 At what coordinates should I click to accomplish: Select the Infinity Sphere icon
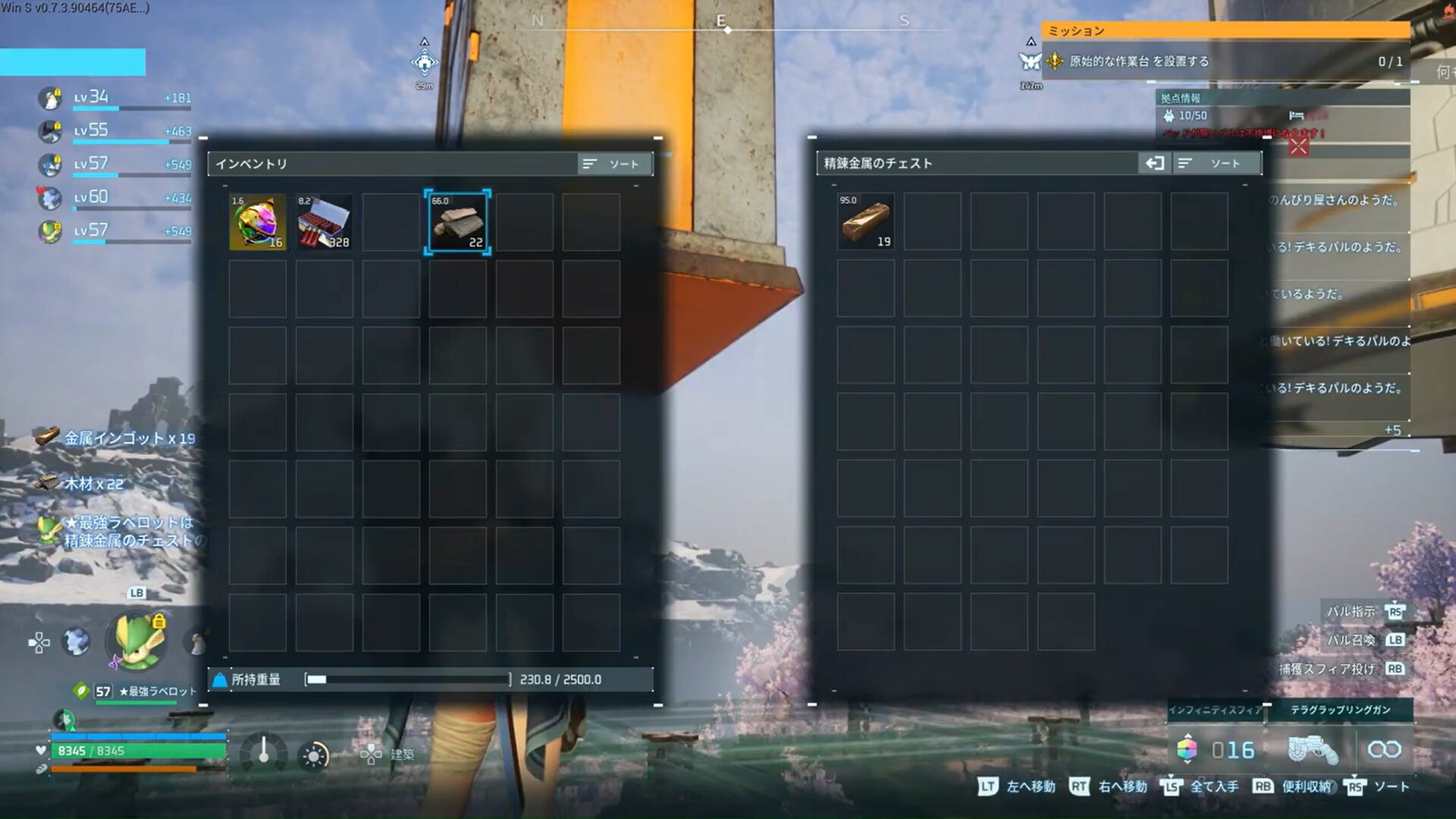click(x=1187, y=749)
